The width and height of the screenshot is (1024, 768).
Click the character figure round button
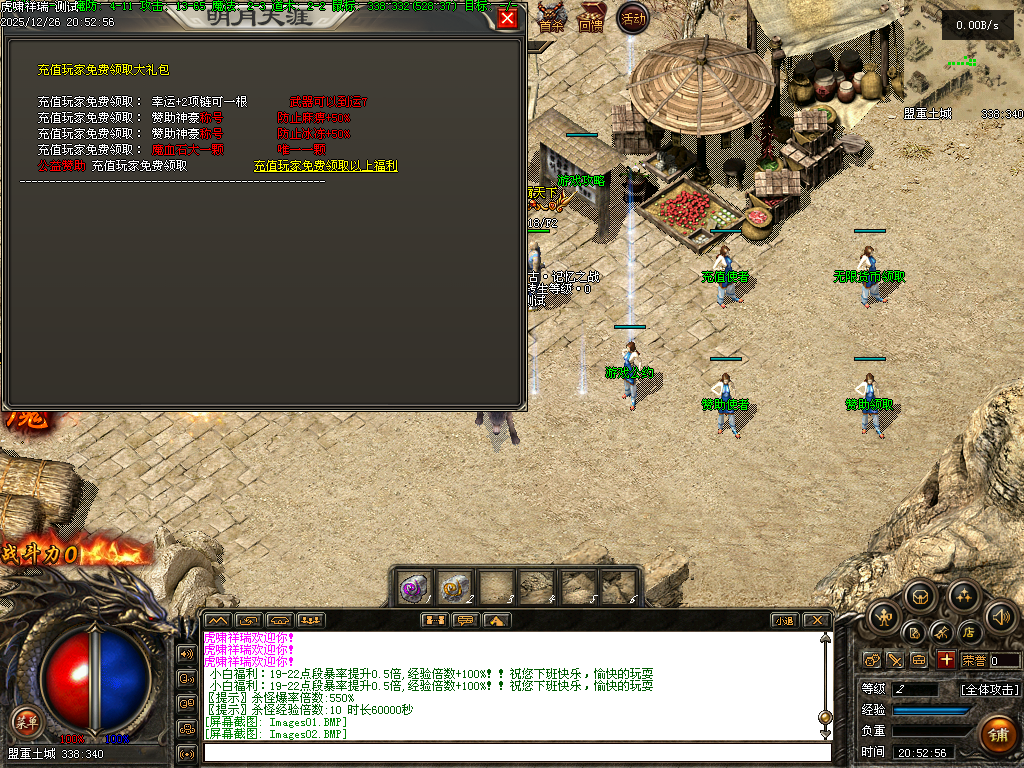pos(885,617)
